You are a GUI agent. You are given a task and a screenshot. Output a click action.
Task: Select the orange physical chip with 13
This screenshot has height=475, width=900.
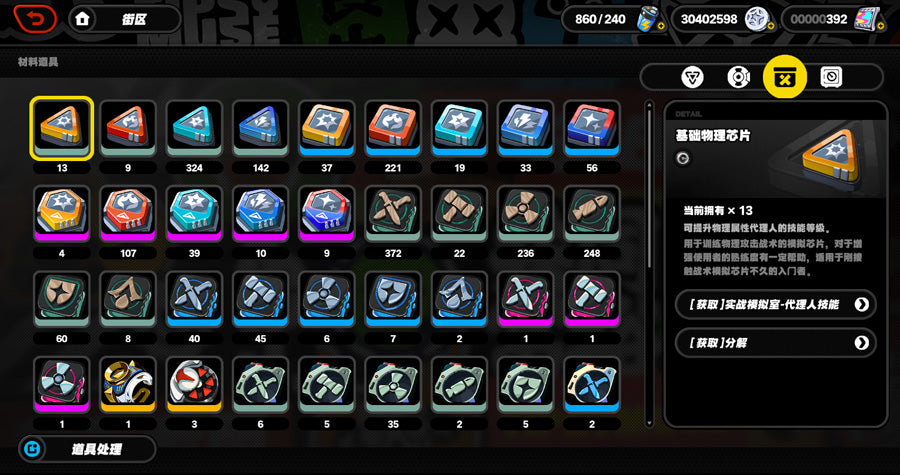(62, 127)
